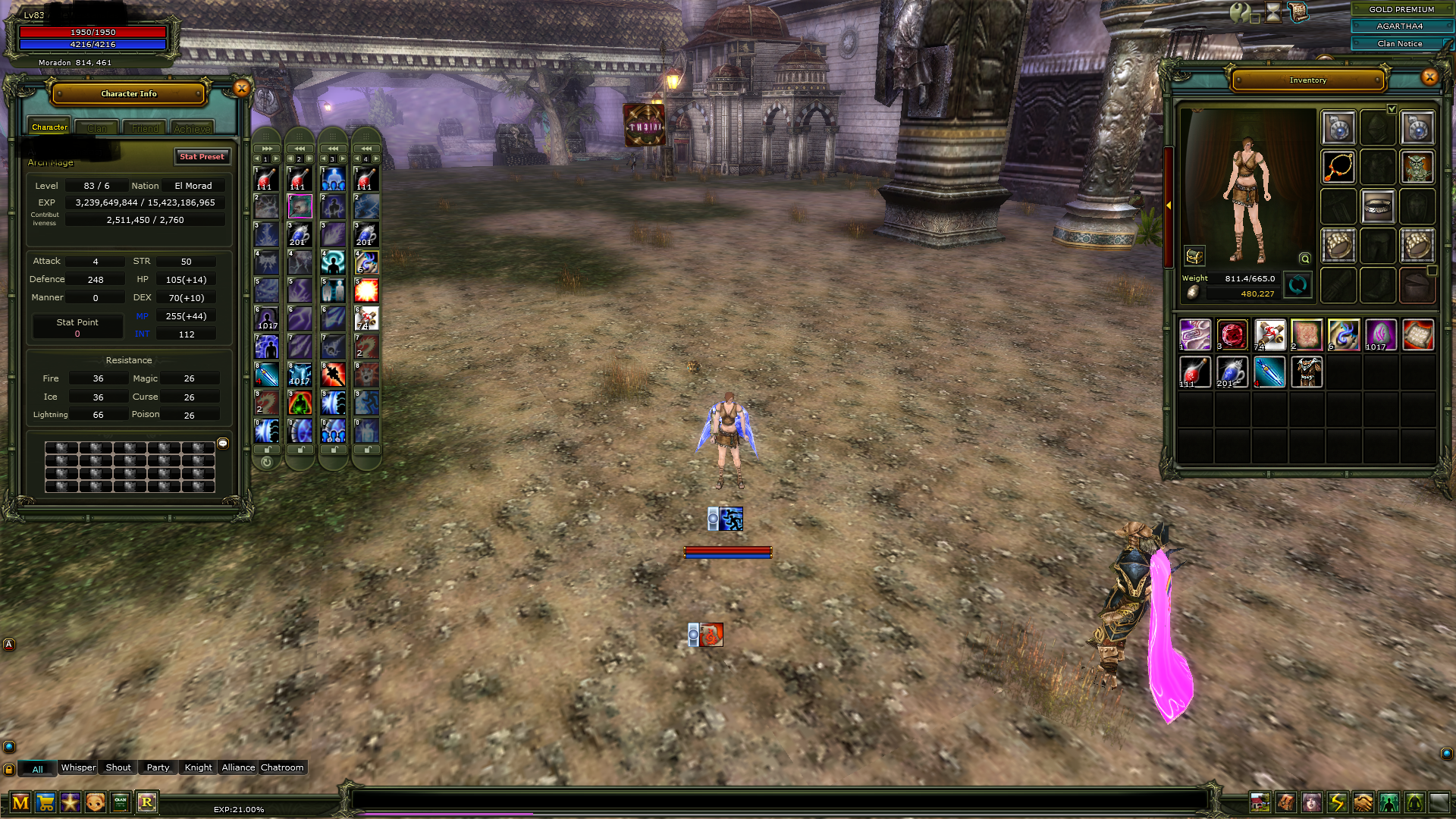1456x819 pixels.
Task: Select the blue mana potion stack of 201
Action: (1232, 372)
